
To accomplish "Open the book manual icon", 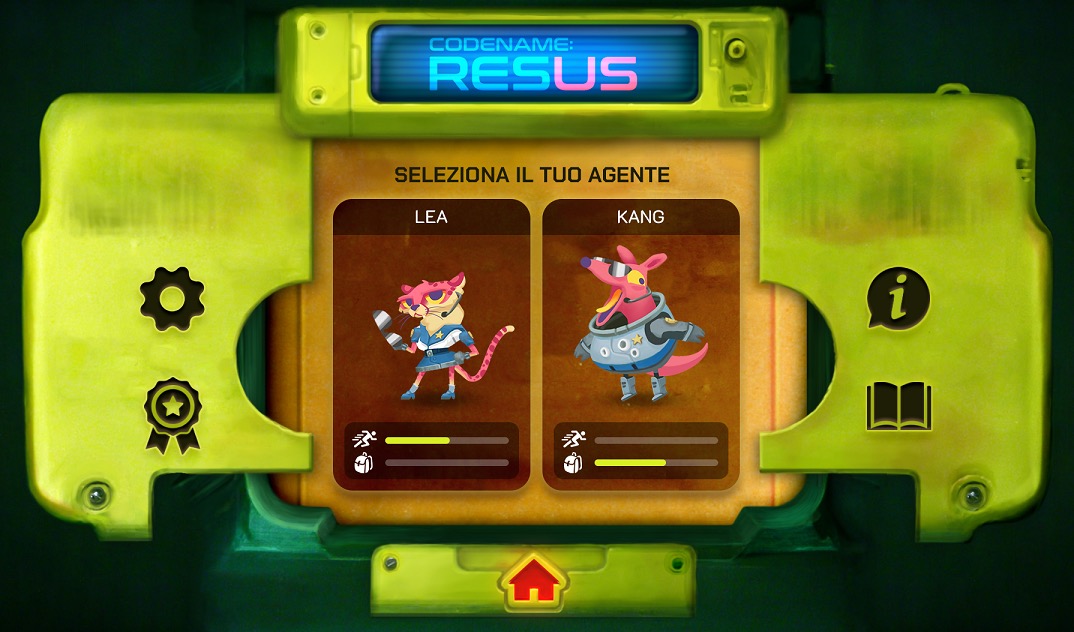I will coord(898,406).
